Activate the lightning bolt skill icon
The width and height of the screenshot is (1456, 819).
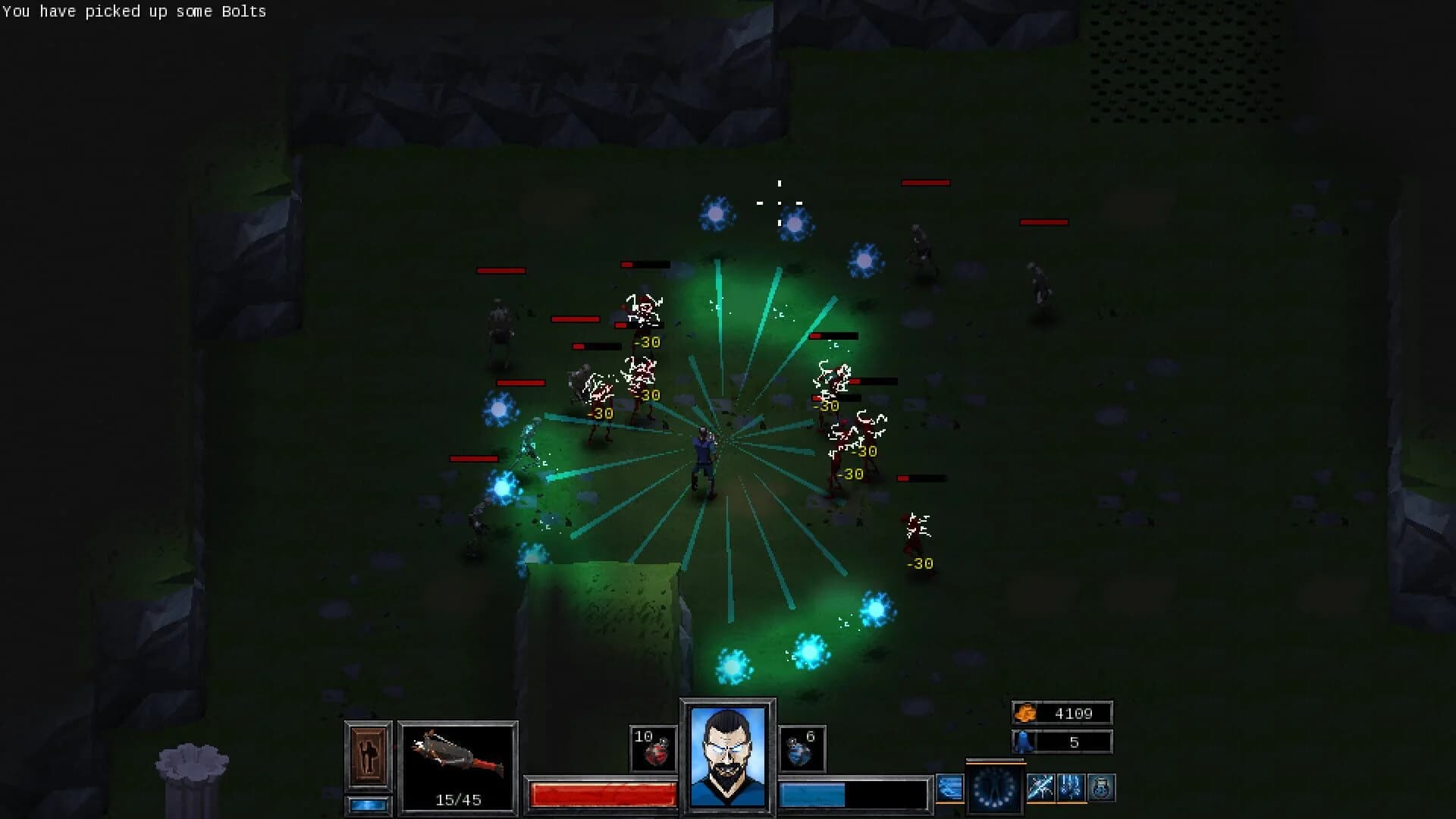point(949,789)
